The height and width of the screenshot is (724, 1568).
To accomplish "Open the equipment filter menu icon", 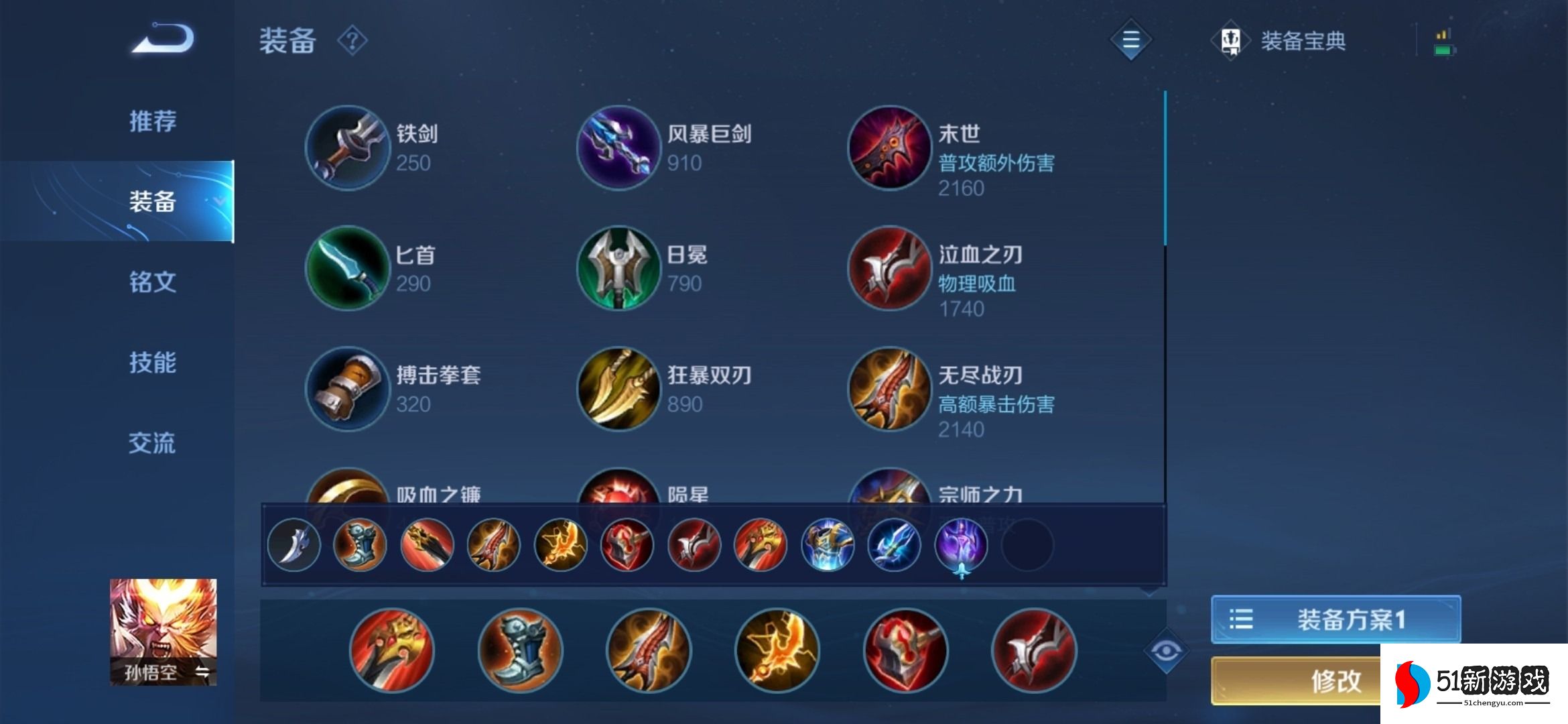I will (x=1130, y=40).
